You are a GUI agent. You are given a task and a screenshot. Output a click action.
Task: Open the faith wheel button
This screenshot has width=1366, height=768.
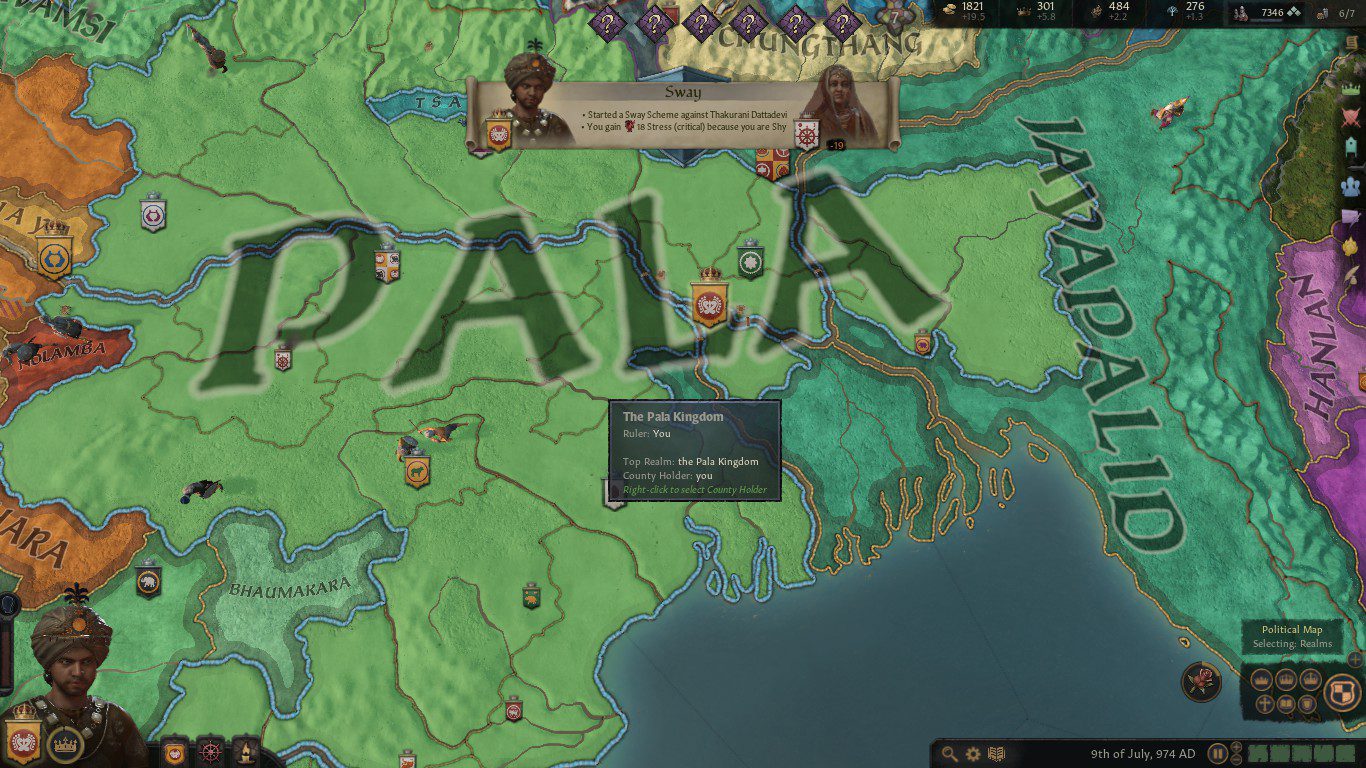(x=210, y=751)
